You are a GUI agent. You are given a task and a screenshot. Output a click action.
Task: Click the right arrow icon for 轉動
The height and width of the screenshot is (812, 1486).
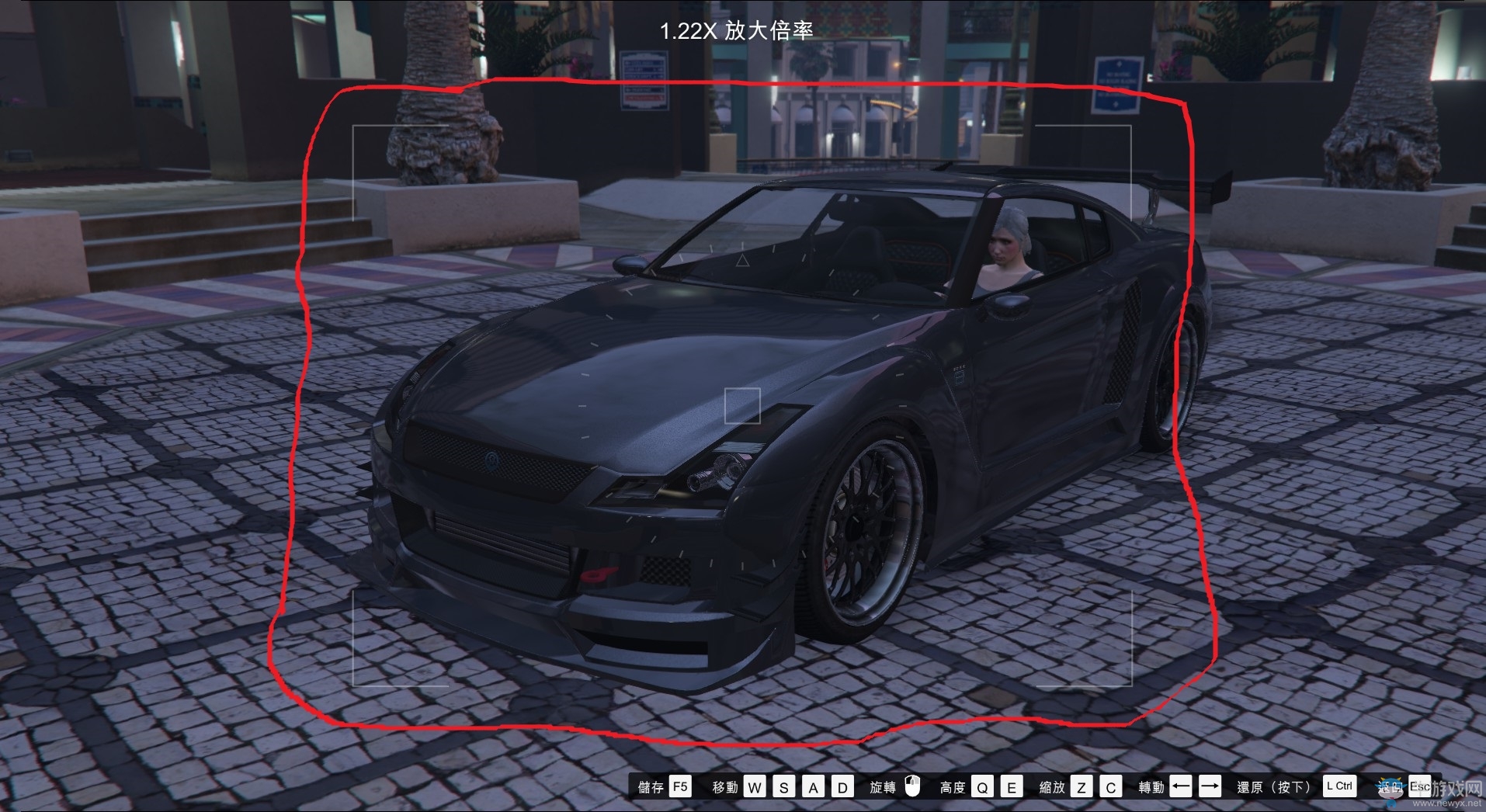(1209, 786)
